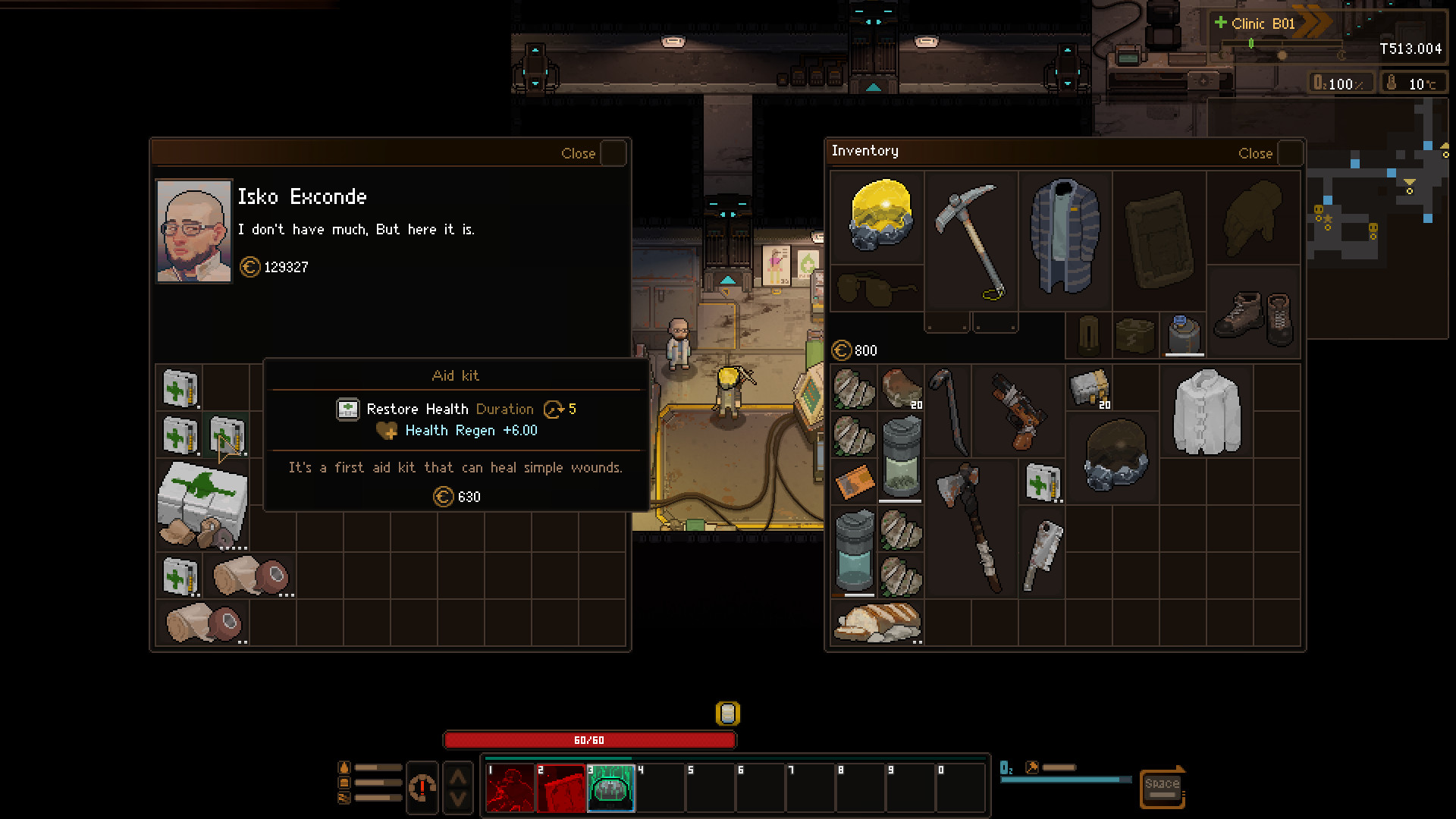Toggle the warning gauge indicator near the hotbar

click(422, 788)
